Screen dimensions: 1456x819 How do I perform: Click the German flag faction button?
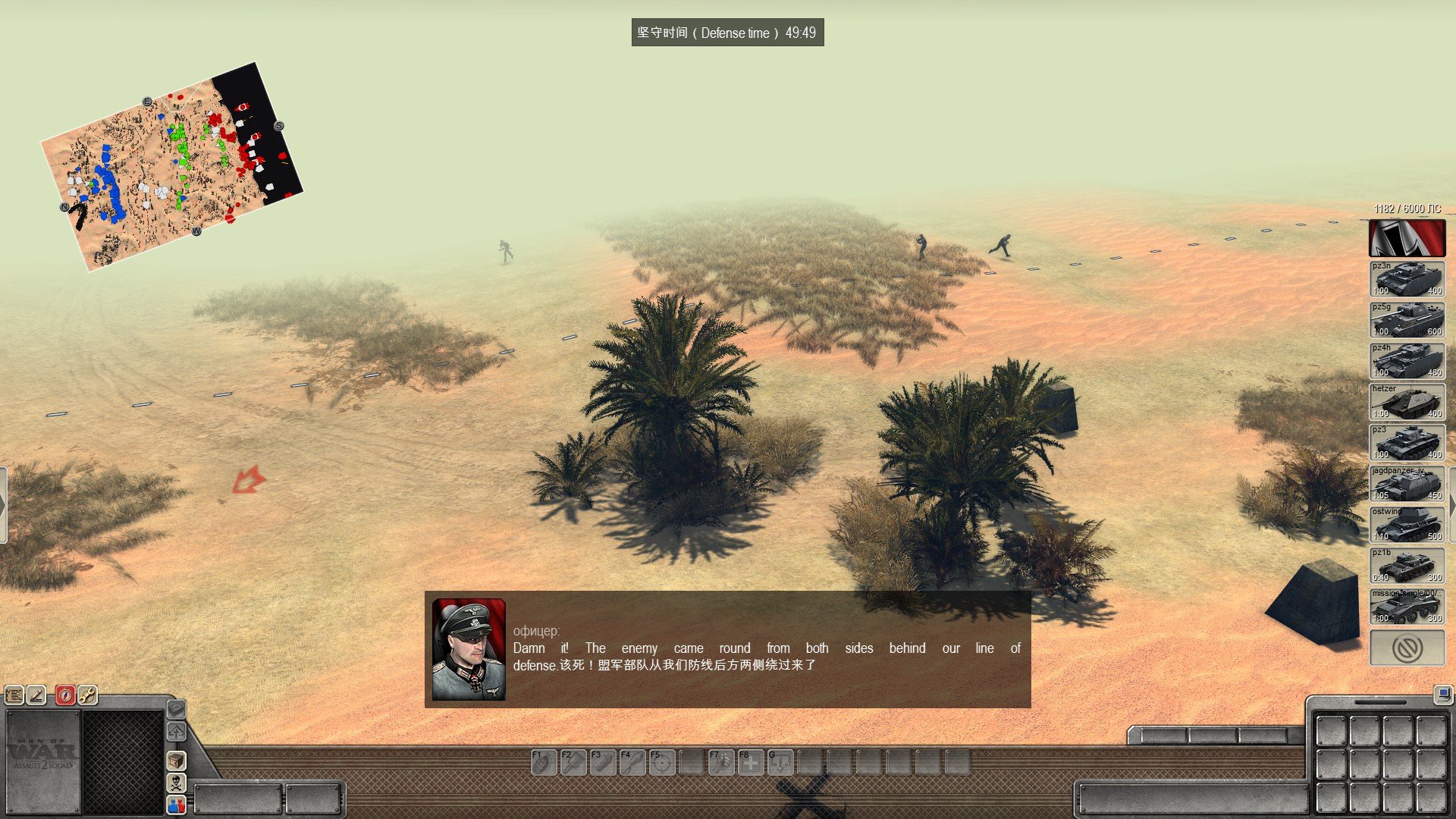point(1407,238)
